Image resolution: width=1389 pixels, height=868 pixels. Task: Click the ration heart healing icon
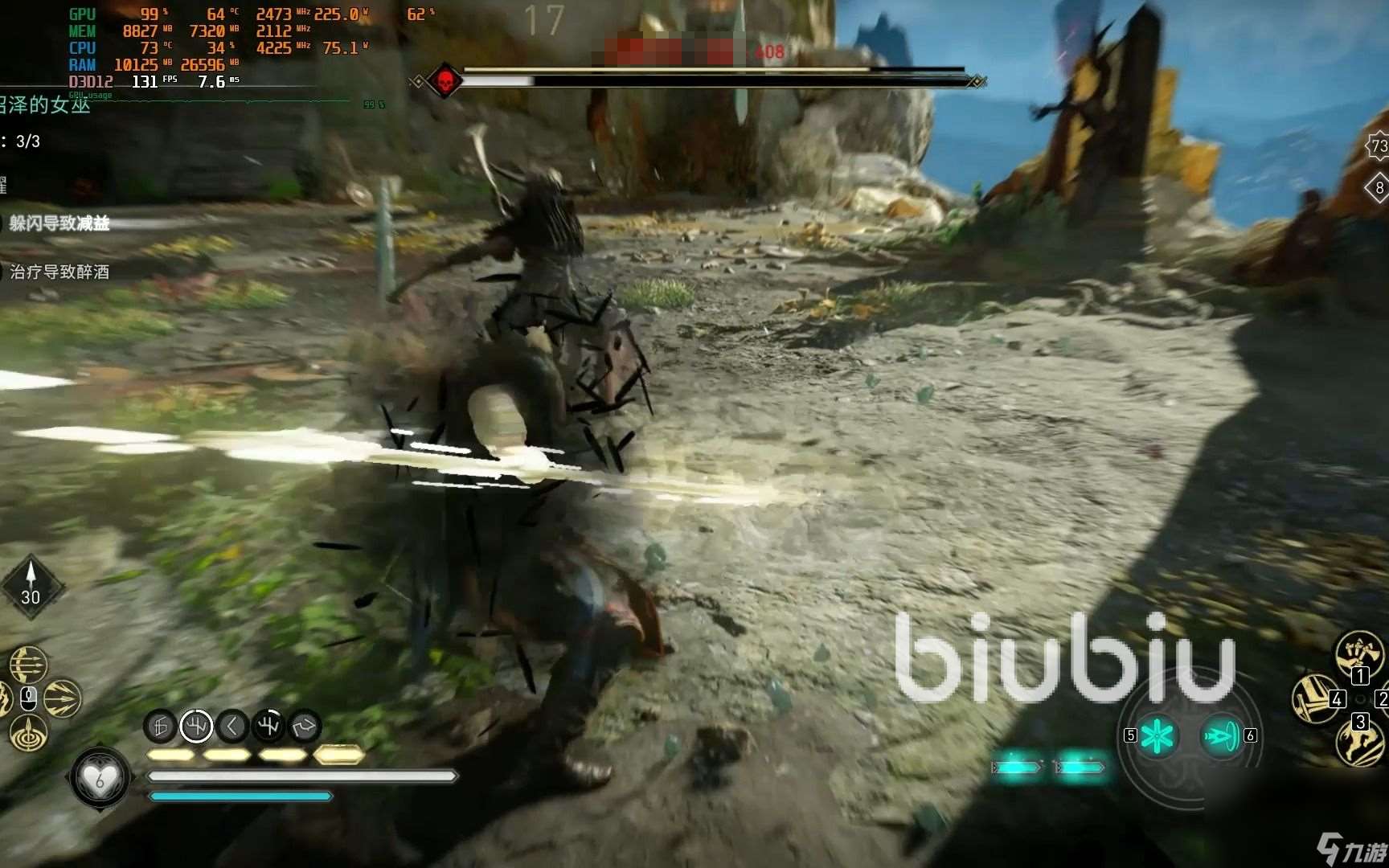pos(100,778)
